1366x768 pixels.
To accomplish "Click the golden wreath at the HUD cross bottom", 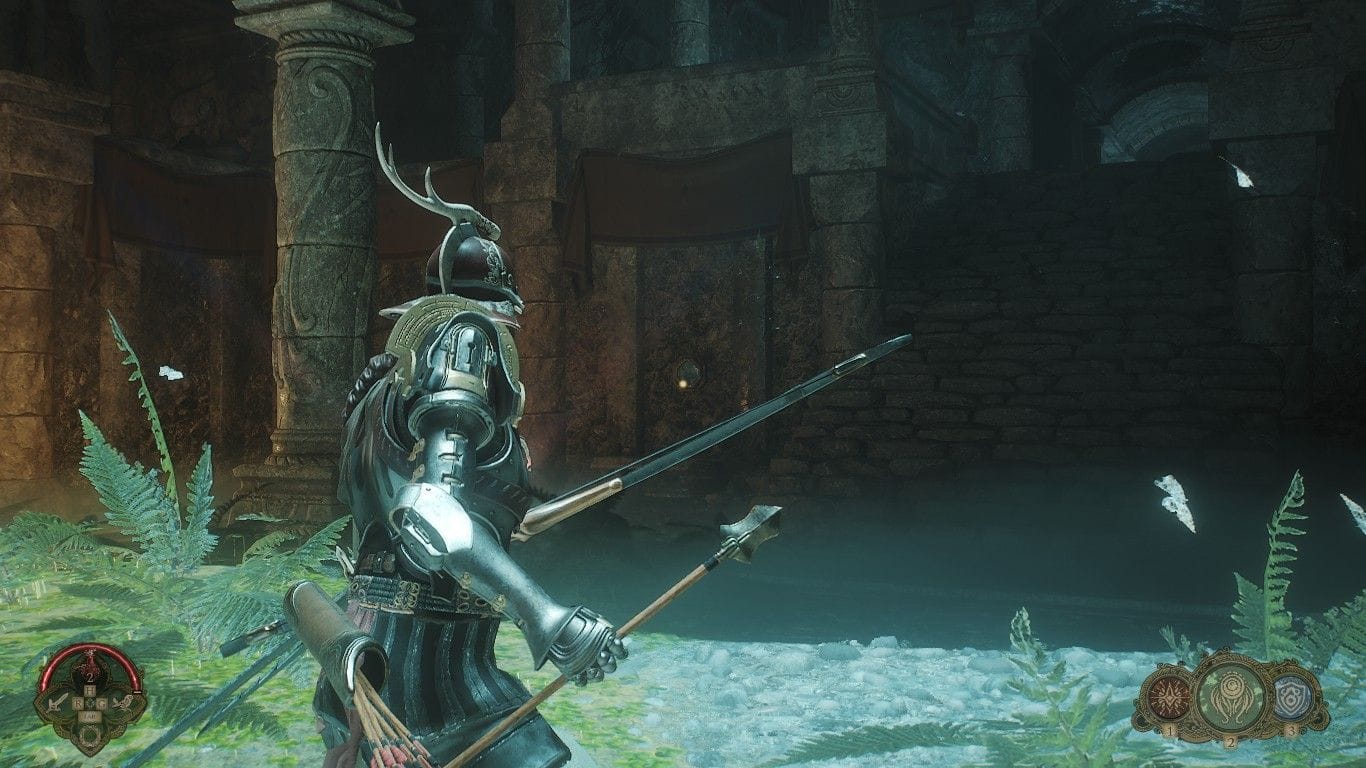I will click(90, 736).
